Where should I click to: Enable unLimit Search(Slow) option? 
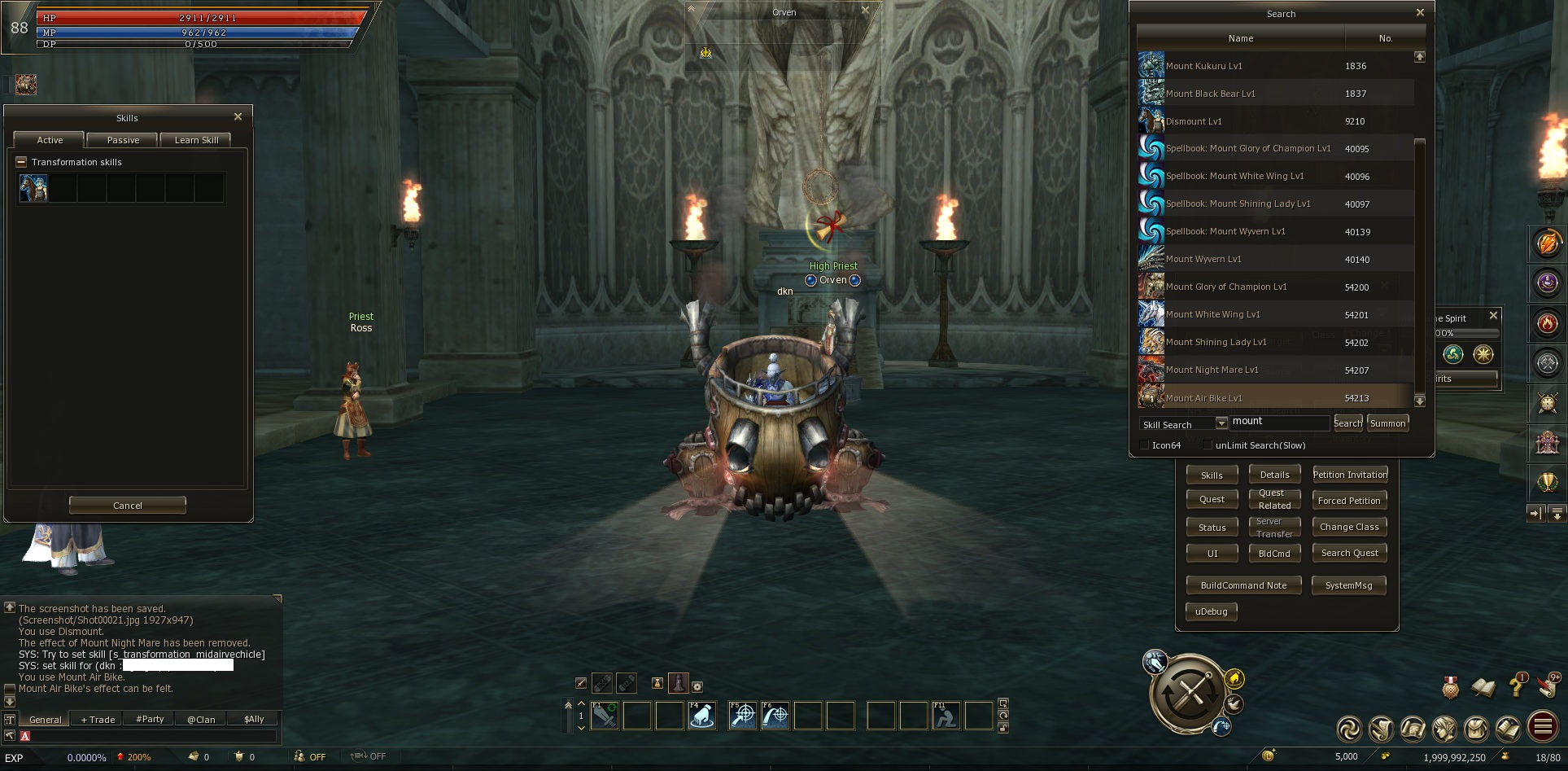tap(1208, 445)
